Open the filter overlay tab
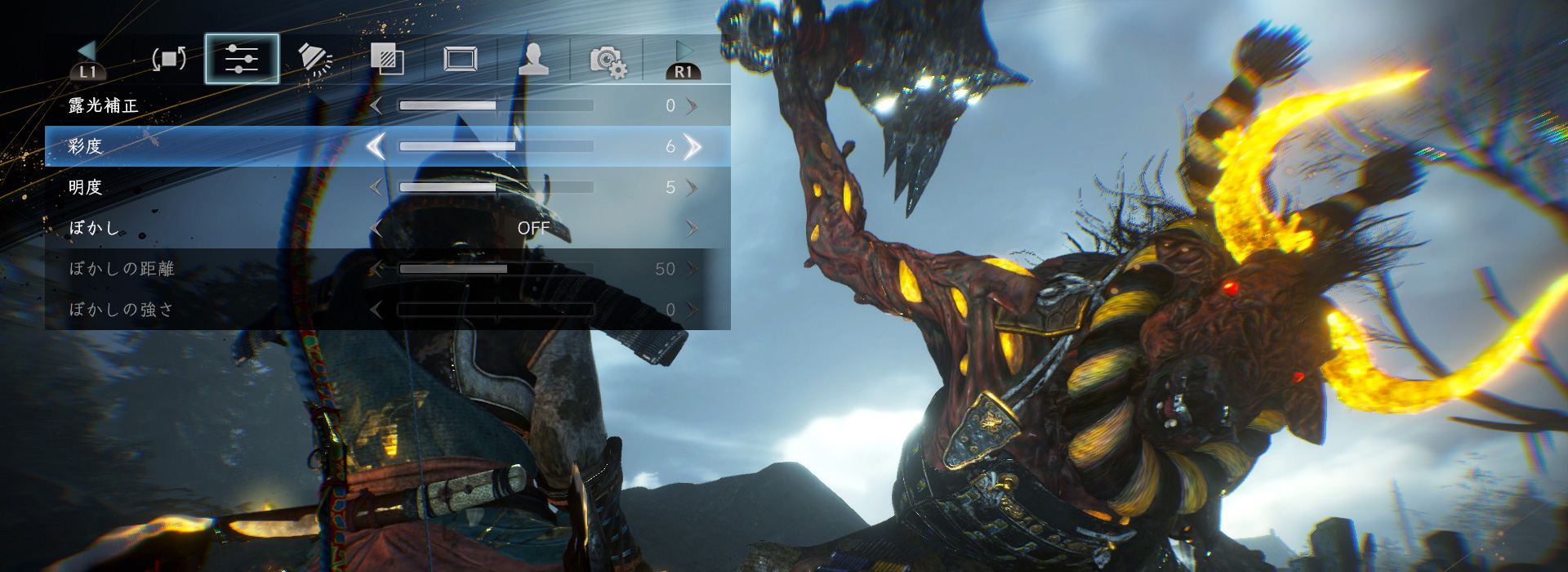 coord(387,59)
